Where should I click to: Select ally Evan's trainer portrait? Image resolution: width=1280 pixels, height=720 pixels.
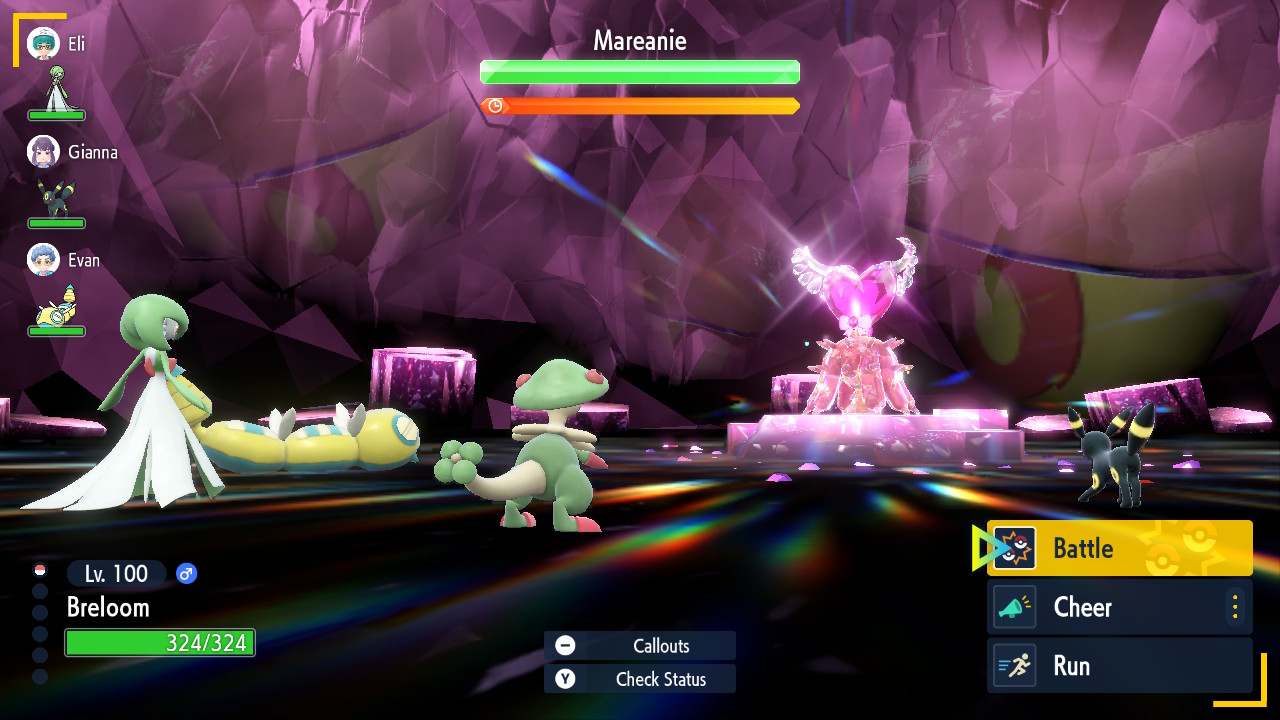(44, 259)
